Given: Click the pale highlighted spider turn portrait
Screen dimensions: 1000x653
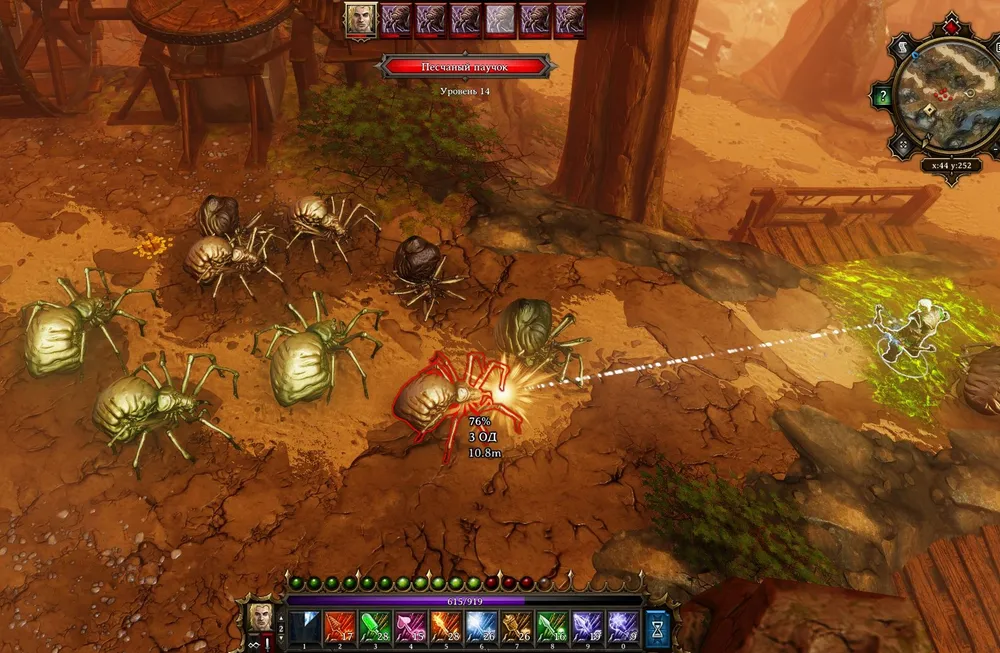Looking at the screenshot, I should click(500, 20).
